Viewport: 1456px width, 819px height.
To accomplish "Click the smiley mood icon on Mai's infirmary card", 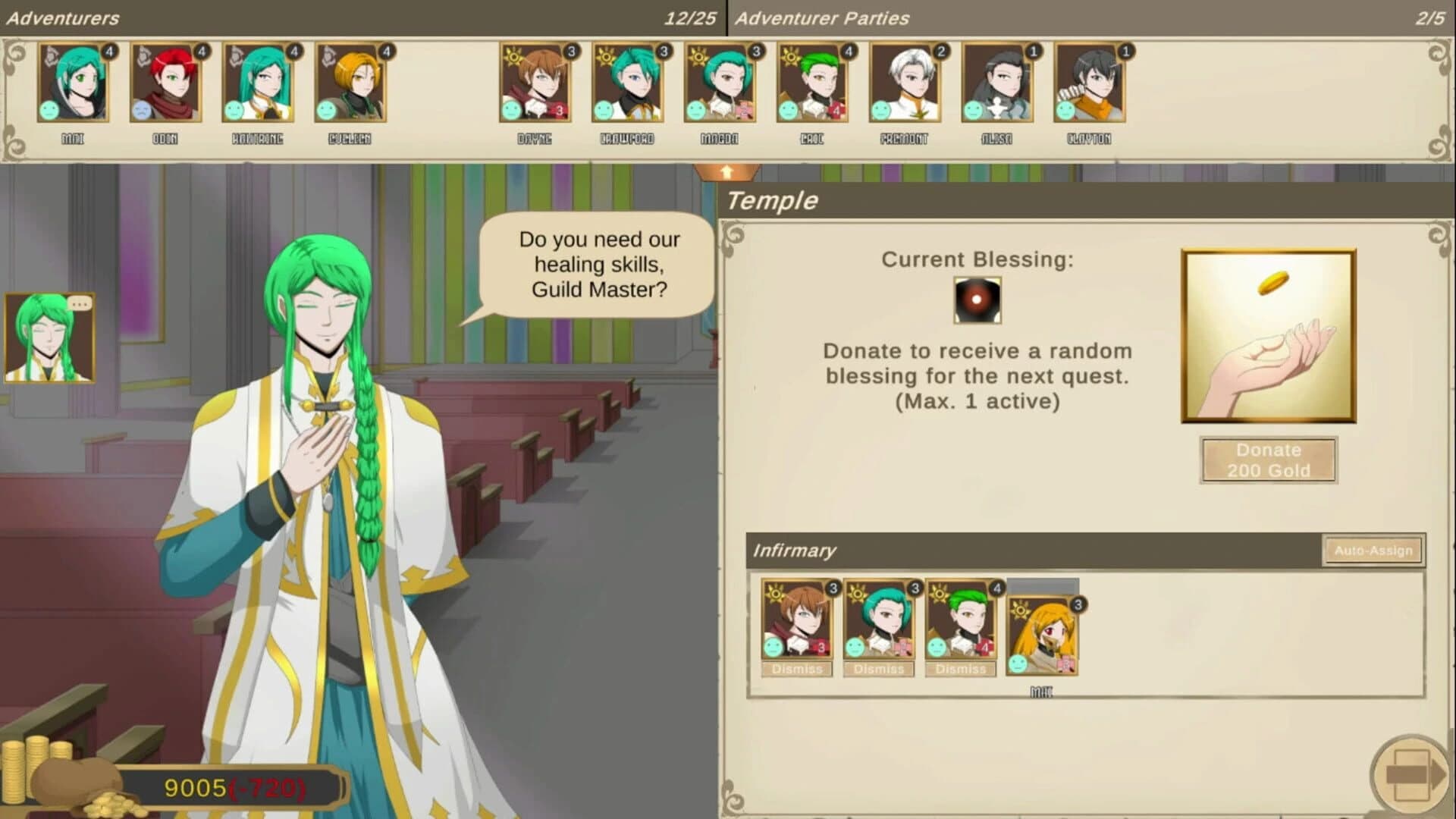I will [1020, 664].
